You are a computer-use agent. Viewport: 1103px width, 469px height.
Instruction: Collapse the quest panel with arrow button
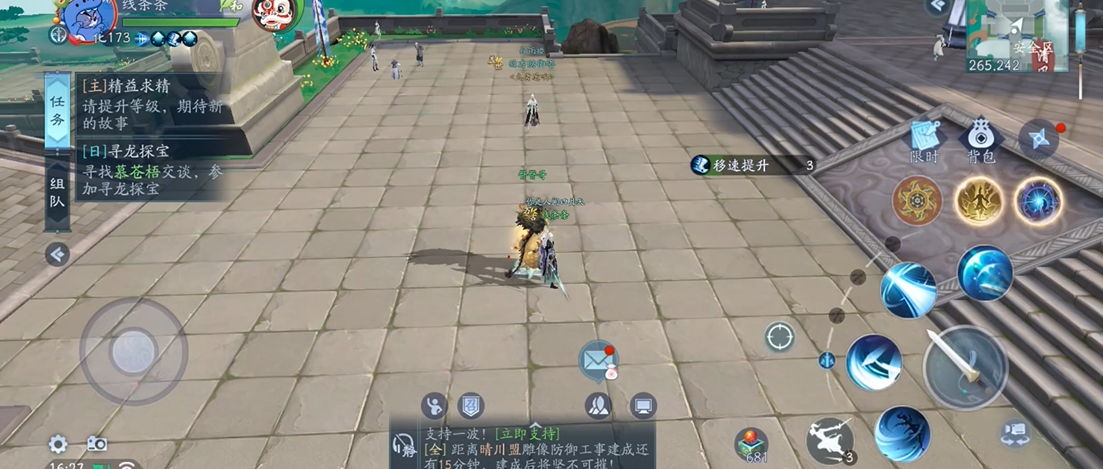click(58, 254)
